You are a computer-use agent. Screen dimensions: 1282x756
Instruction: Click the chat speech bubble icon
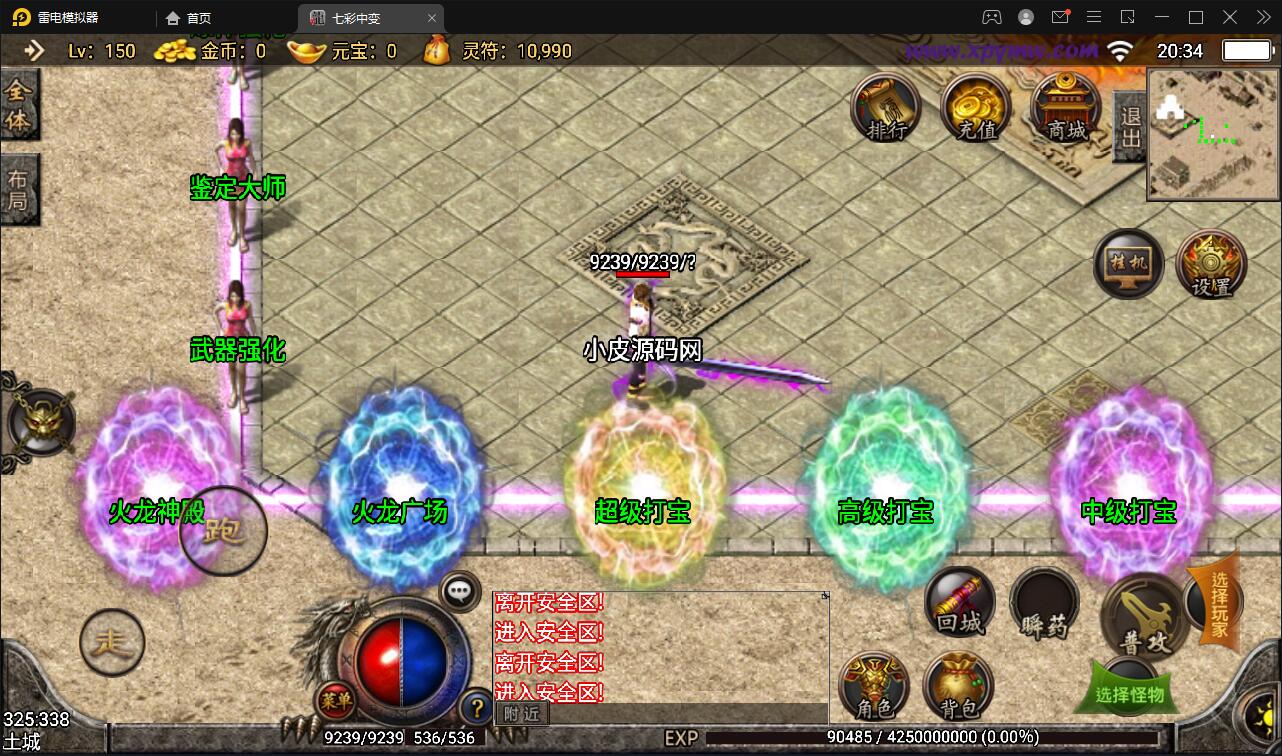(x=460, y=591)
